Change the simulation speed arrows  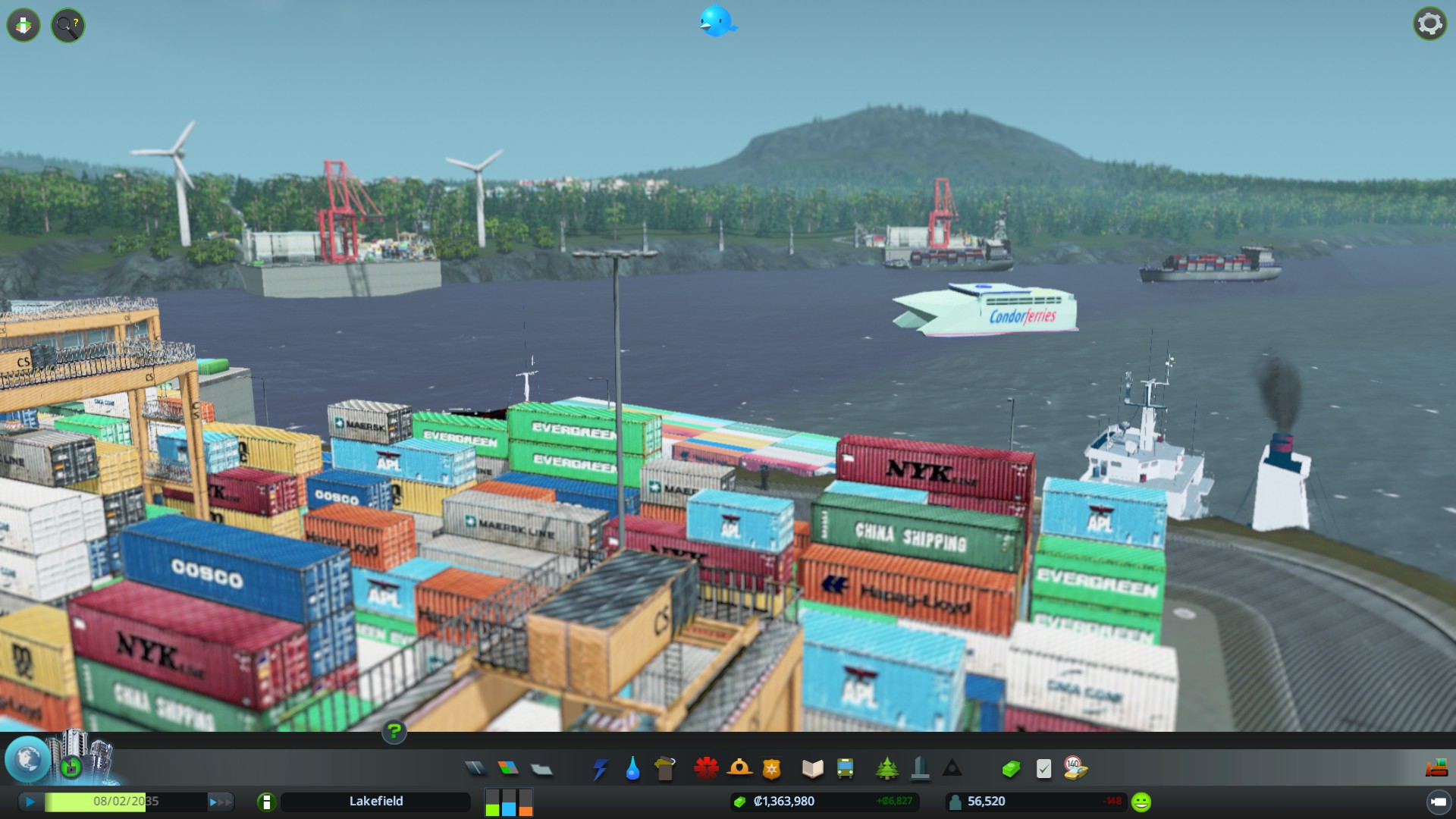[x=219, y=802]
